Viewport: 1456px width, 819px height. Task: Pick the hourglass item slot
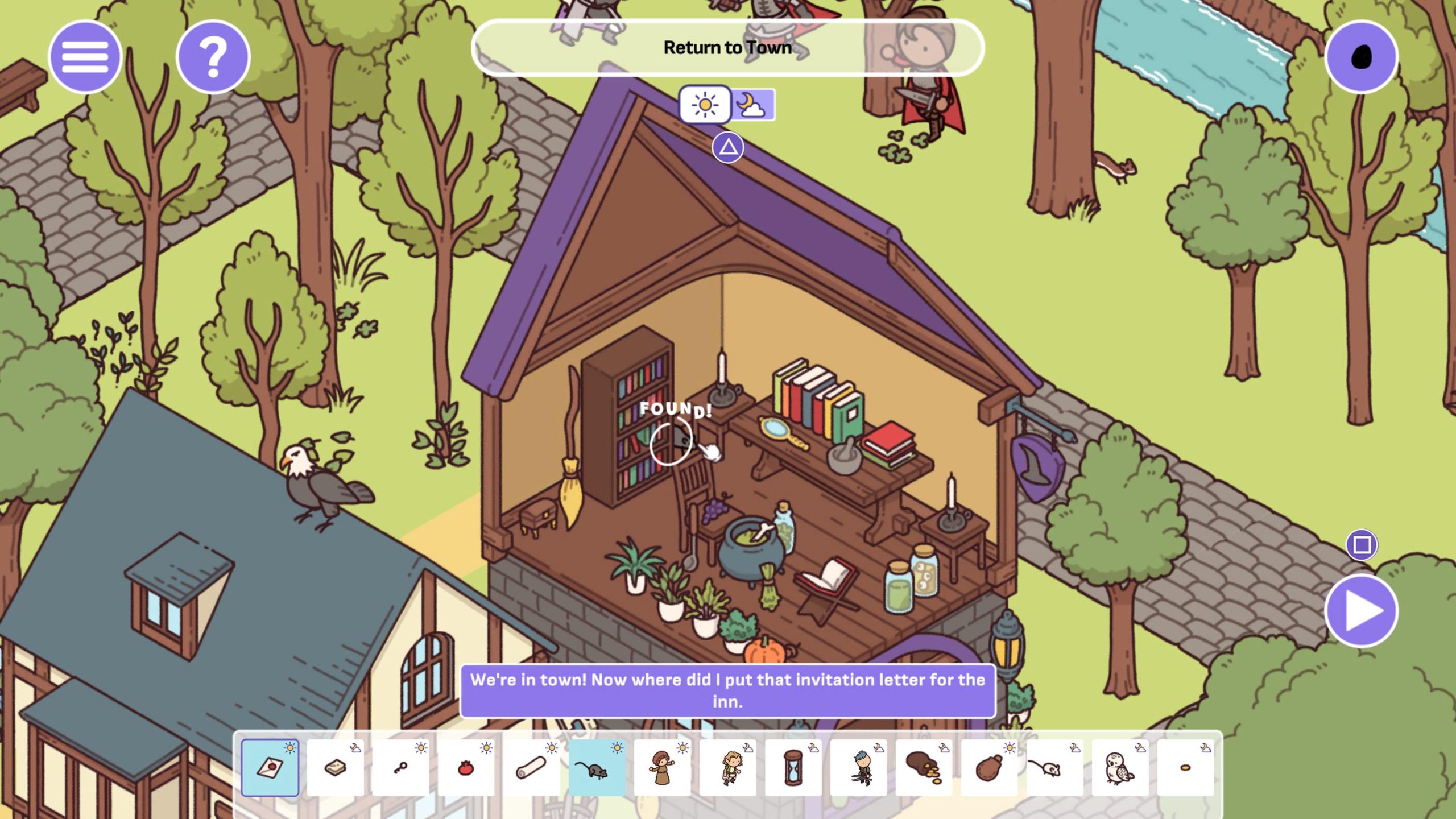click(x=793, y=768)
